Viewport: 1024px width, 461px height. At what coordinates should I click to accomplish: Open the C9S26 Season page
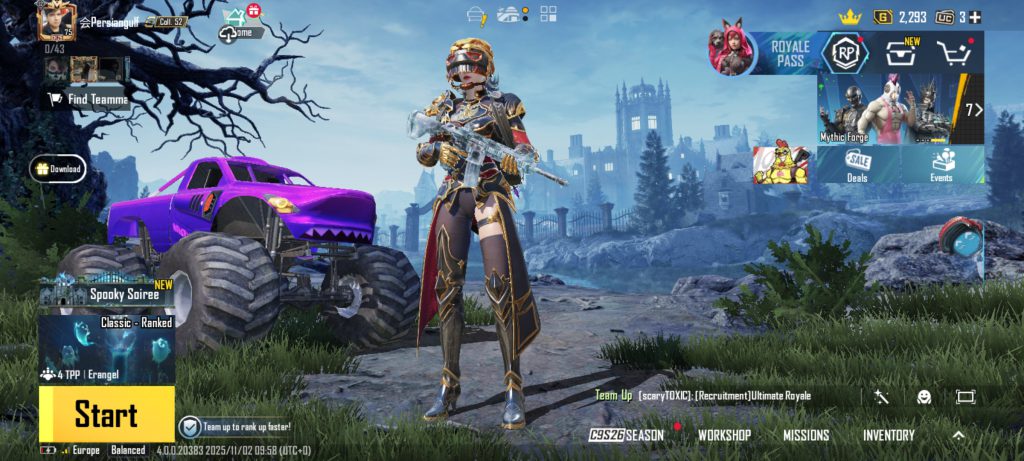click(x=626, y=435)
